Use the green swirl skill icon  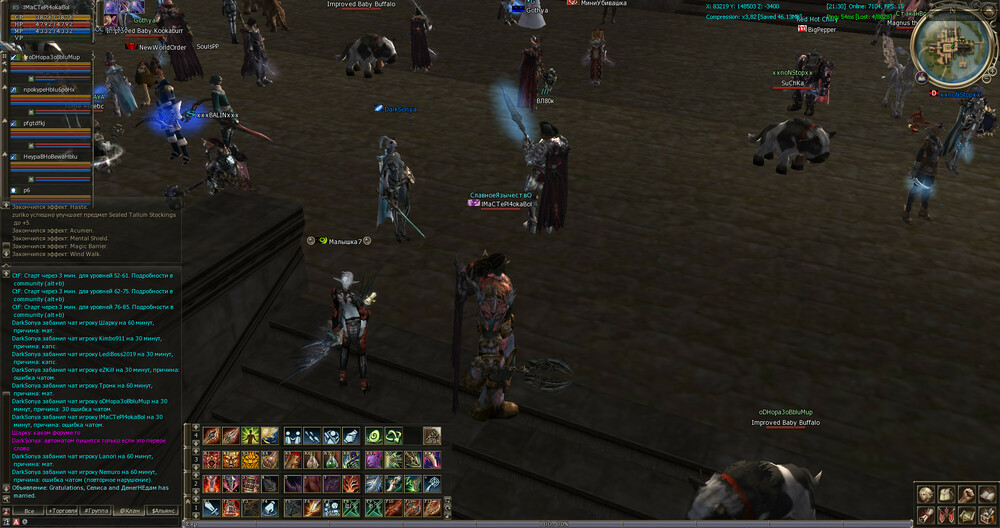coord(373,435)
